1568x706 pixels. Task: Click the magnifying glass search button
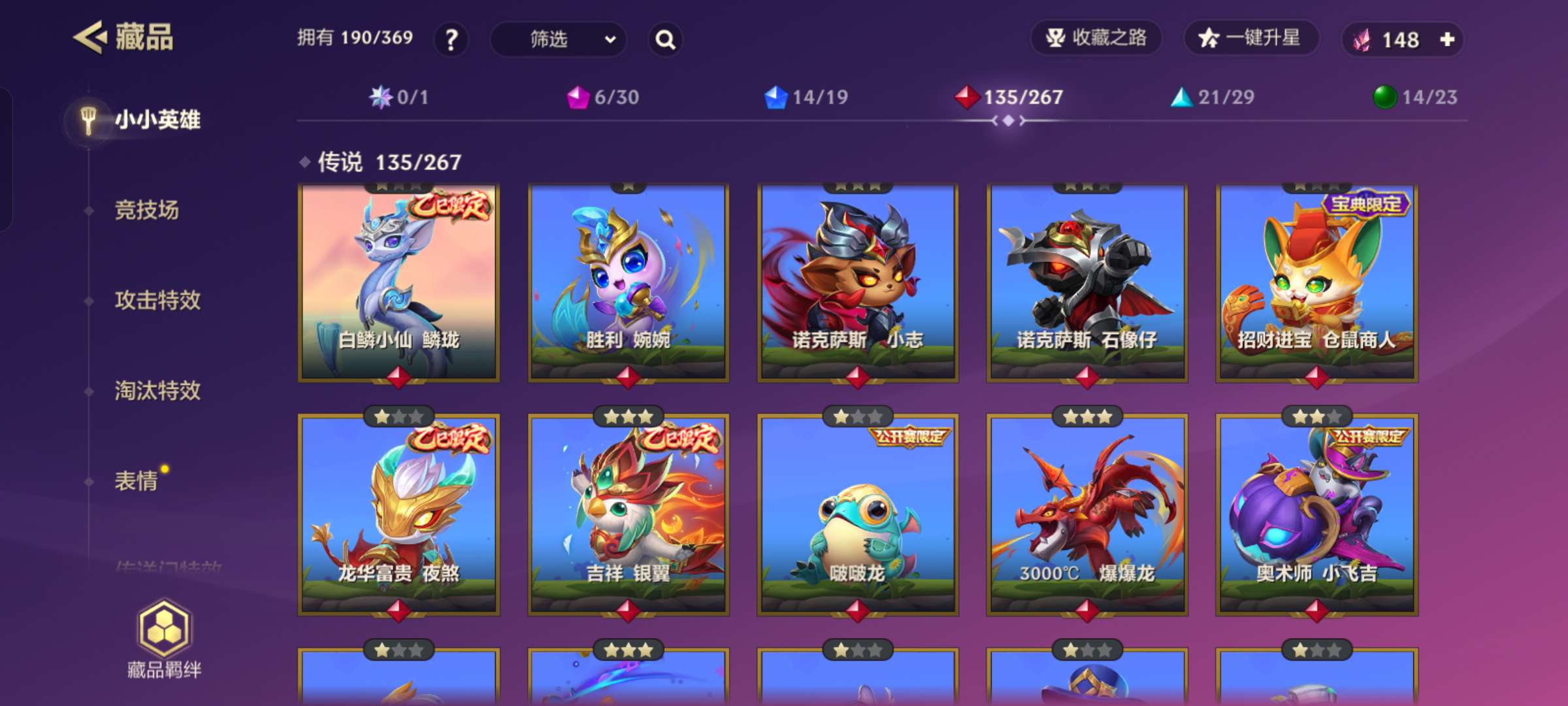coord(665,40)
